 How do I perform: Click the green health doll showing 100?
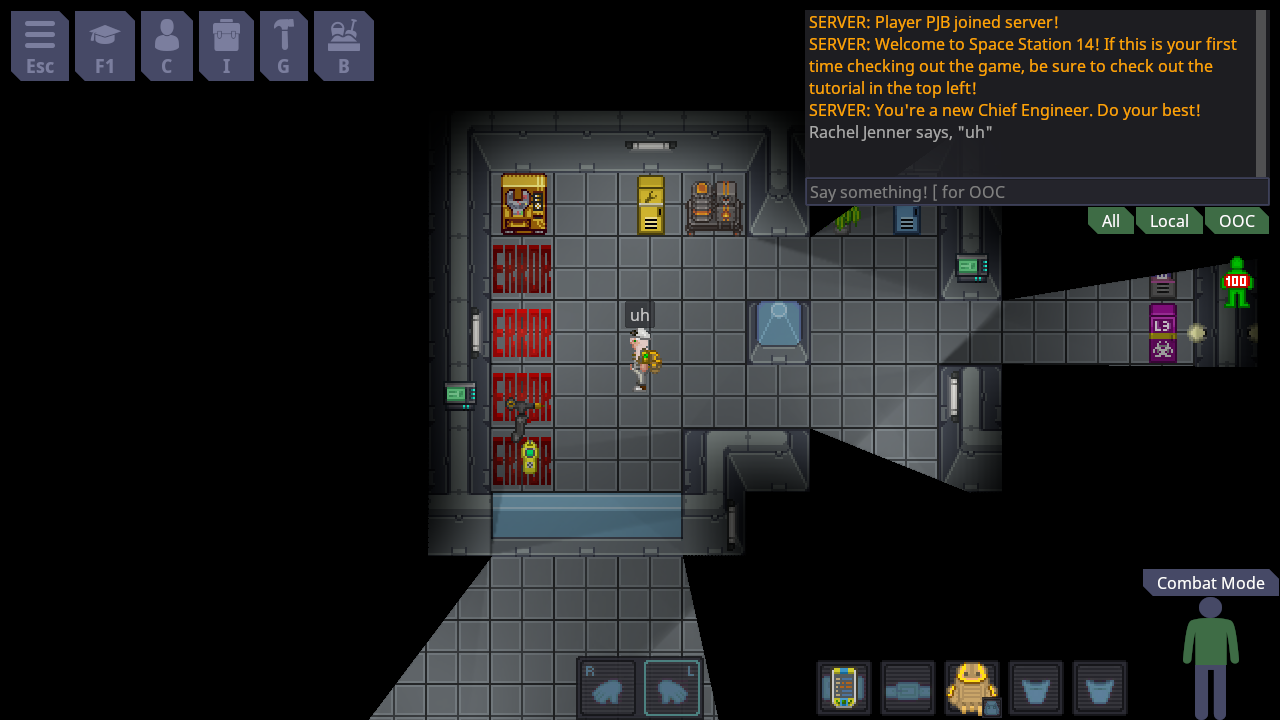pos(1236,282)
